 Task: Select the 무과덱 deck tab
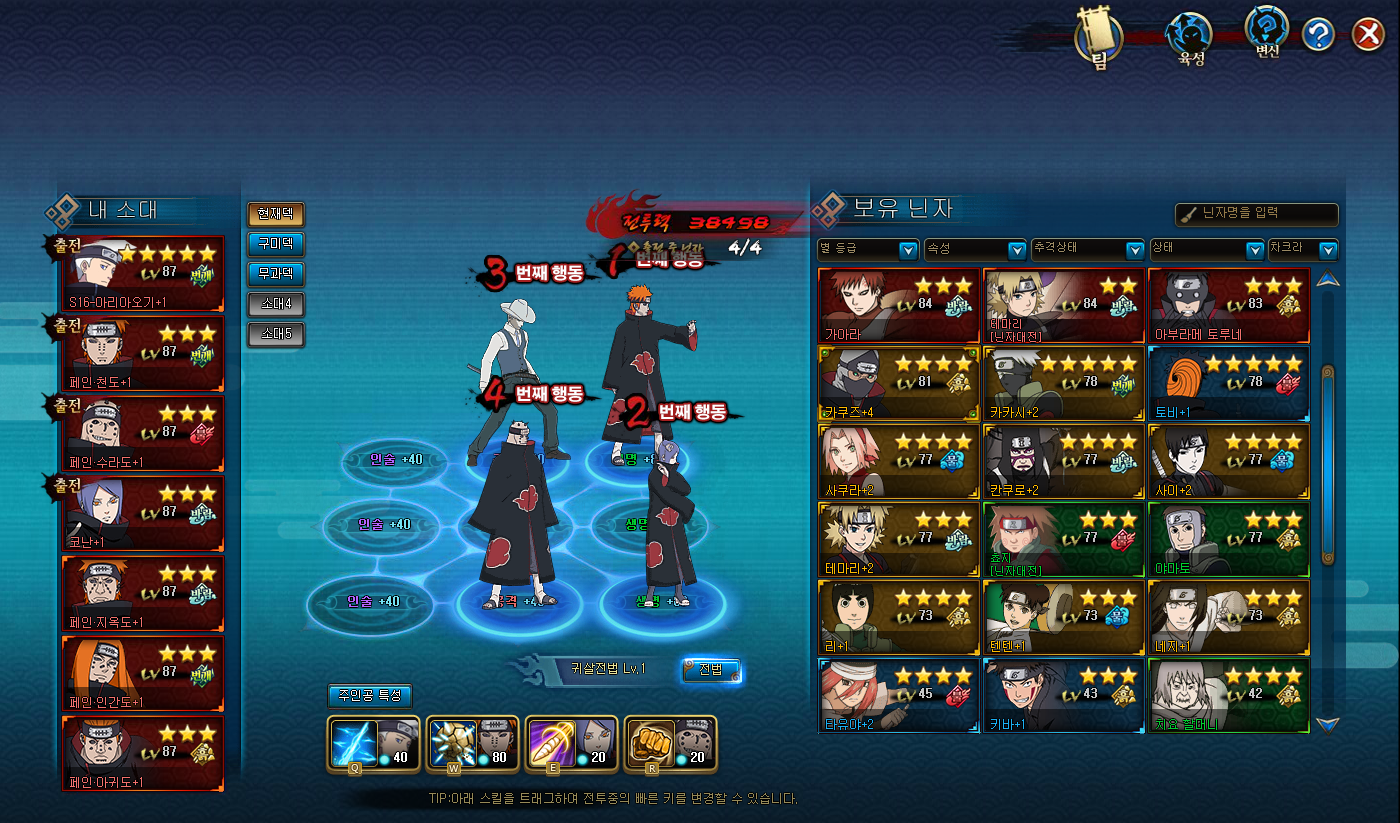coord(275,274)
